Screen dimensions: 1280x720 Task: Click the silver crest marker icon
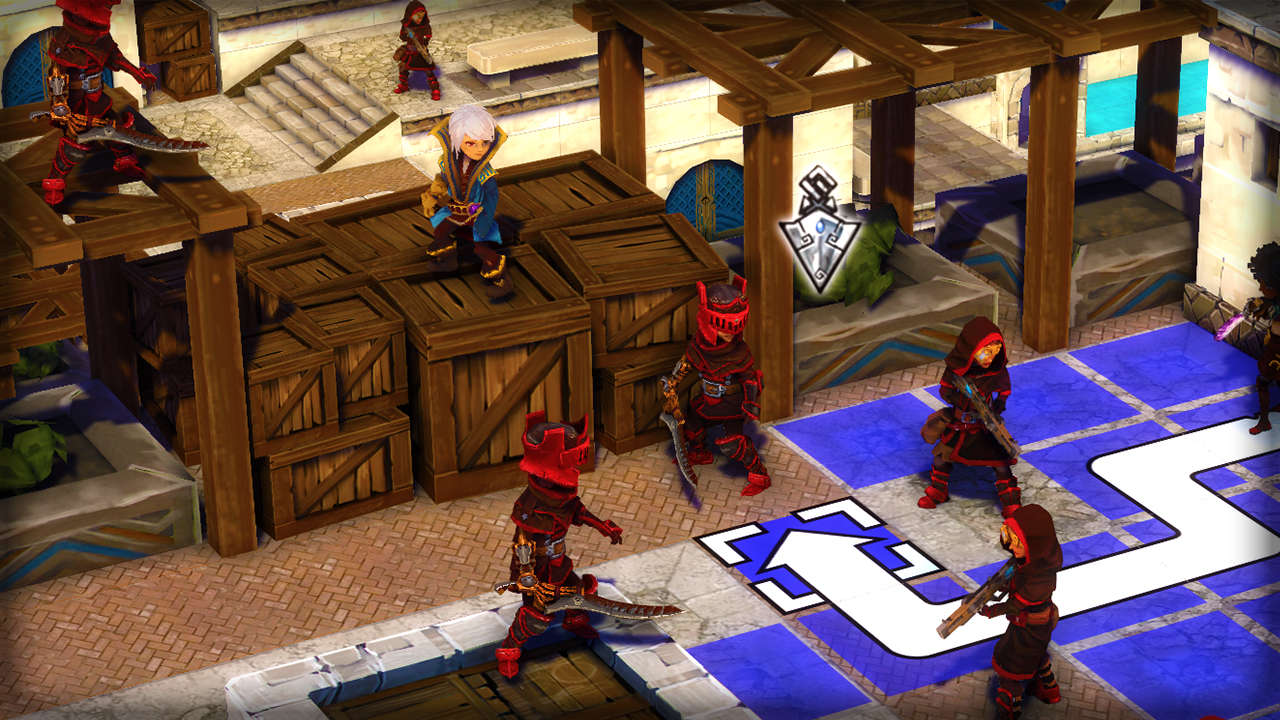tap(819, 232)
